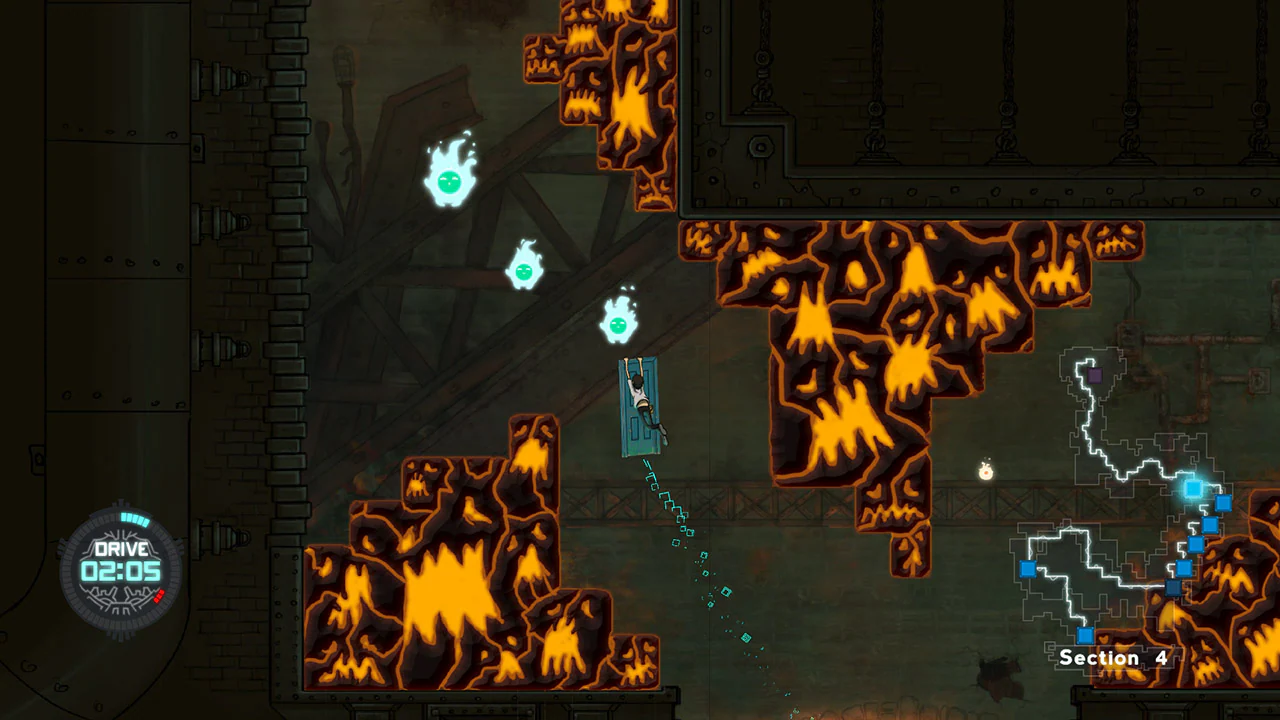Click the rightmost blue marker on the map edge
The image size is (1280, 720).
point(1223,504)
